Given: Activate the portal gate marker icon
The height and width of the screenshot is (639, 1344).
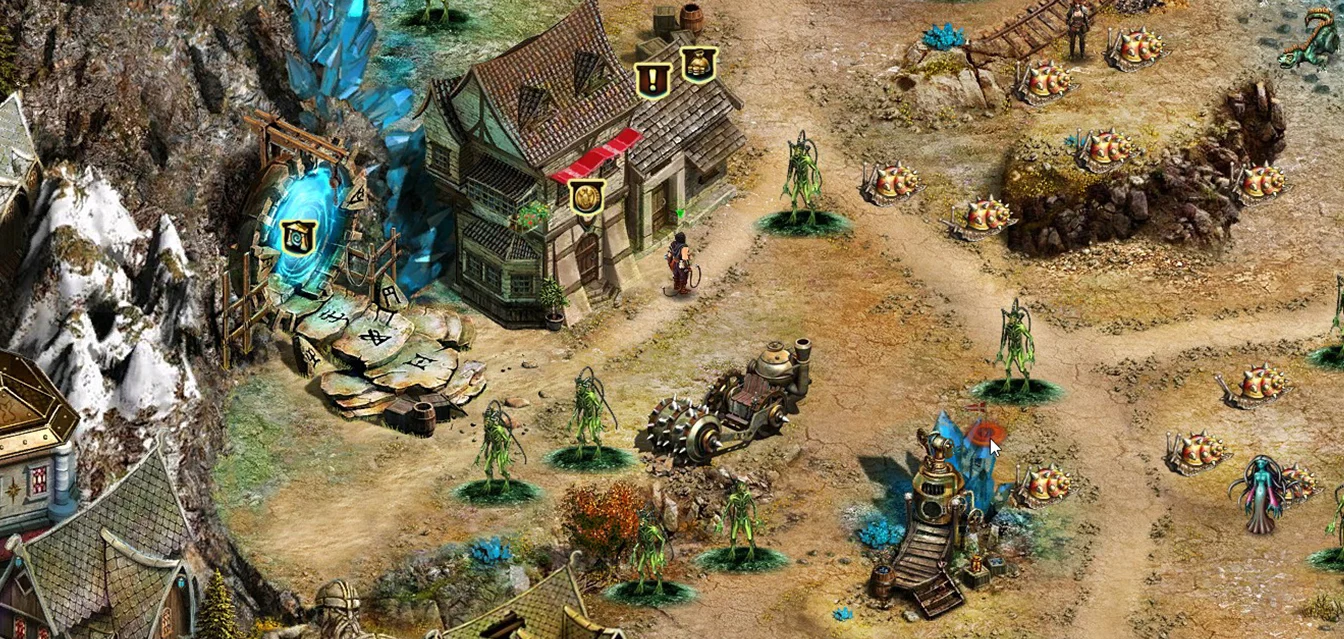Looking at the screenshot, I should [x=298, y=237].
